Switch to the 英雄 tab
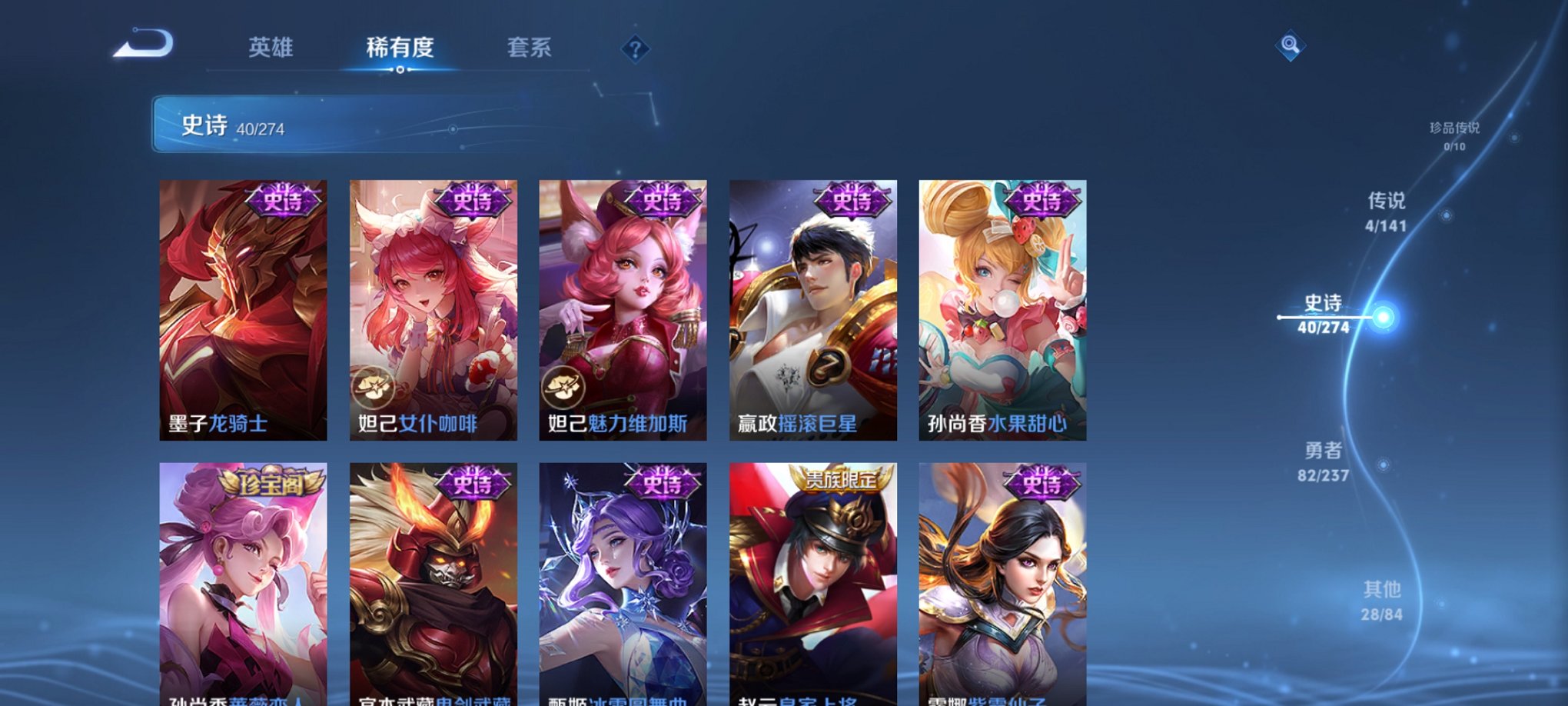The image size is (1568, 706). click(x=271, y=48)
